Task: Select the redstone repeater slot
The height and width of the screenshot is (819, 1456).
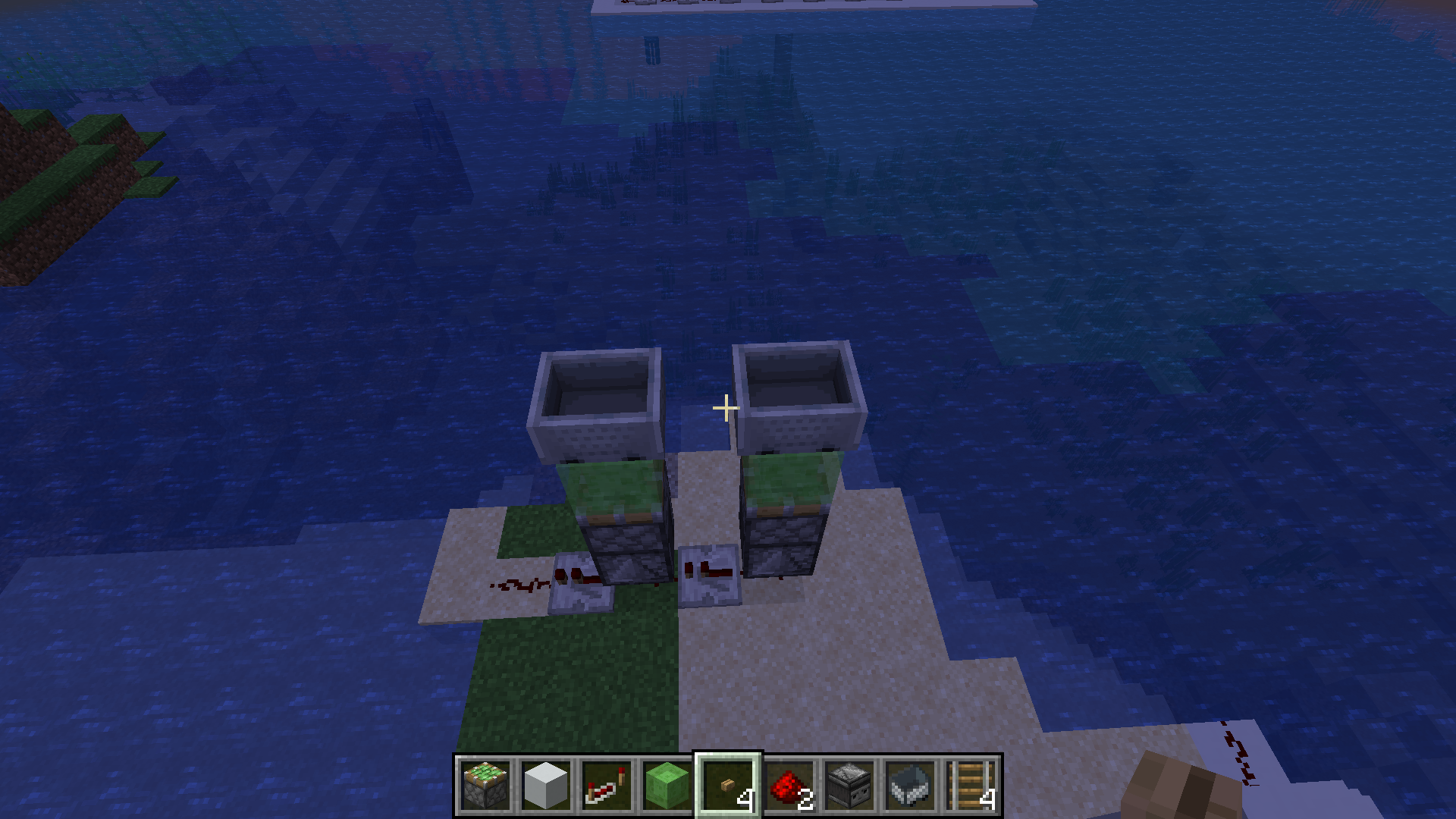Action: [x=607, y=786]
